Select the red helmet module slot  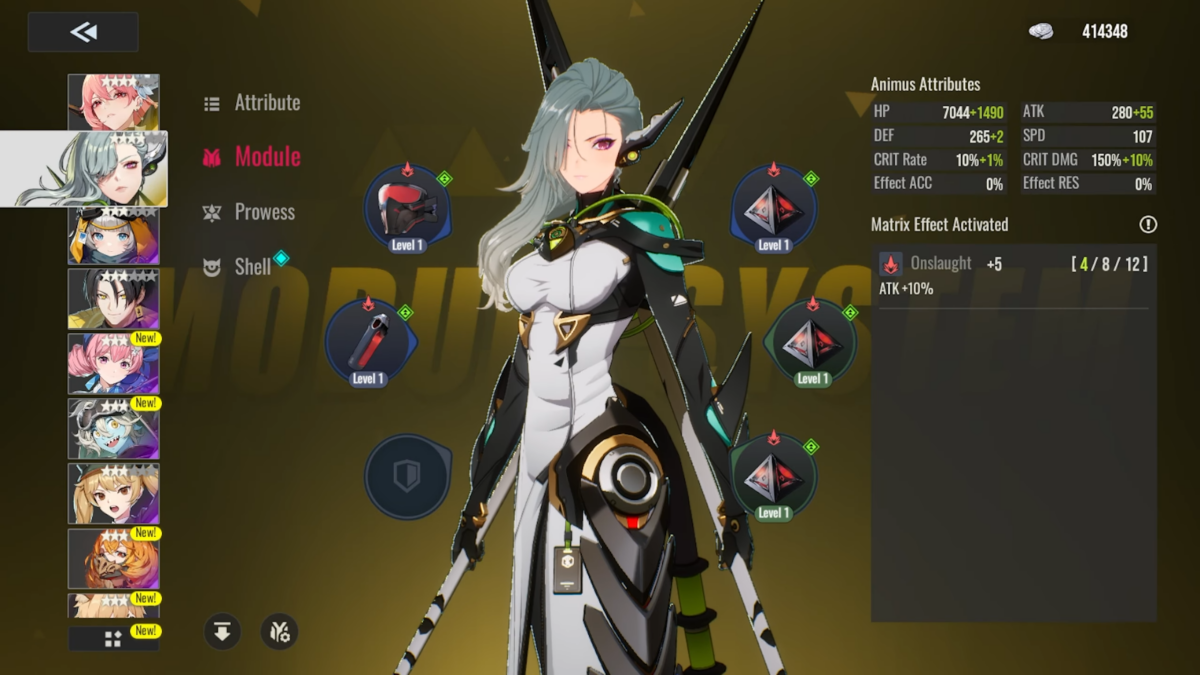tap(407, 208)
